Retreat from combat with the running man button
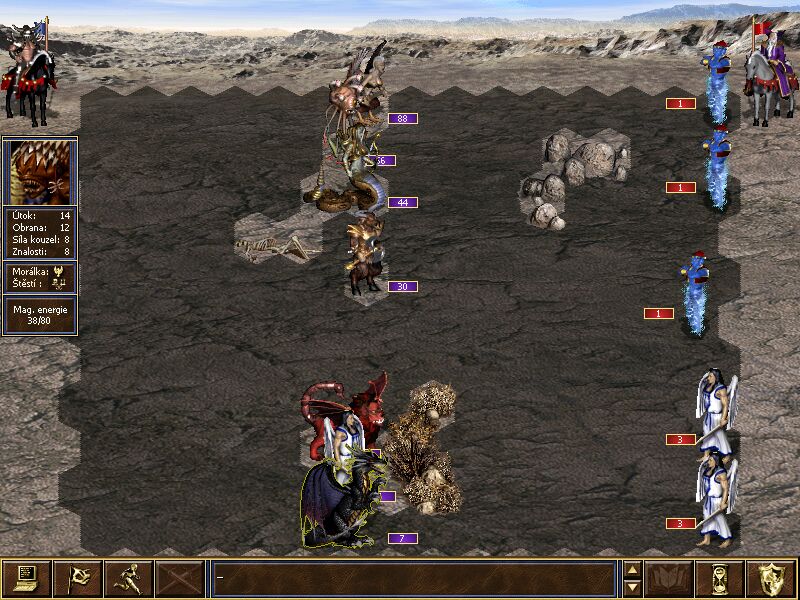800x600 pixels. pos(128,578)
